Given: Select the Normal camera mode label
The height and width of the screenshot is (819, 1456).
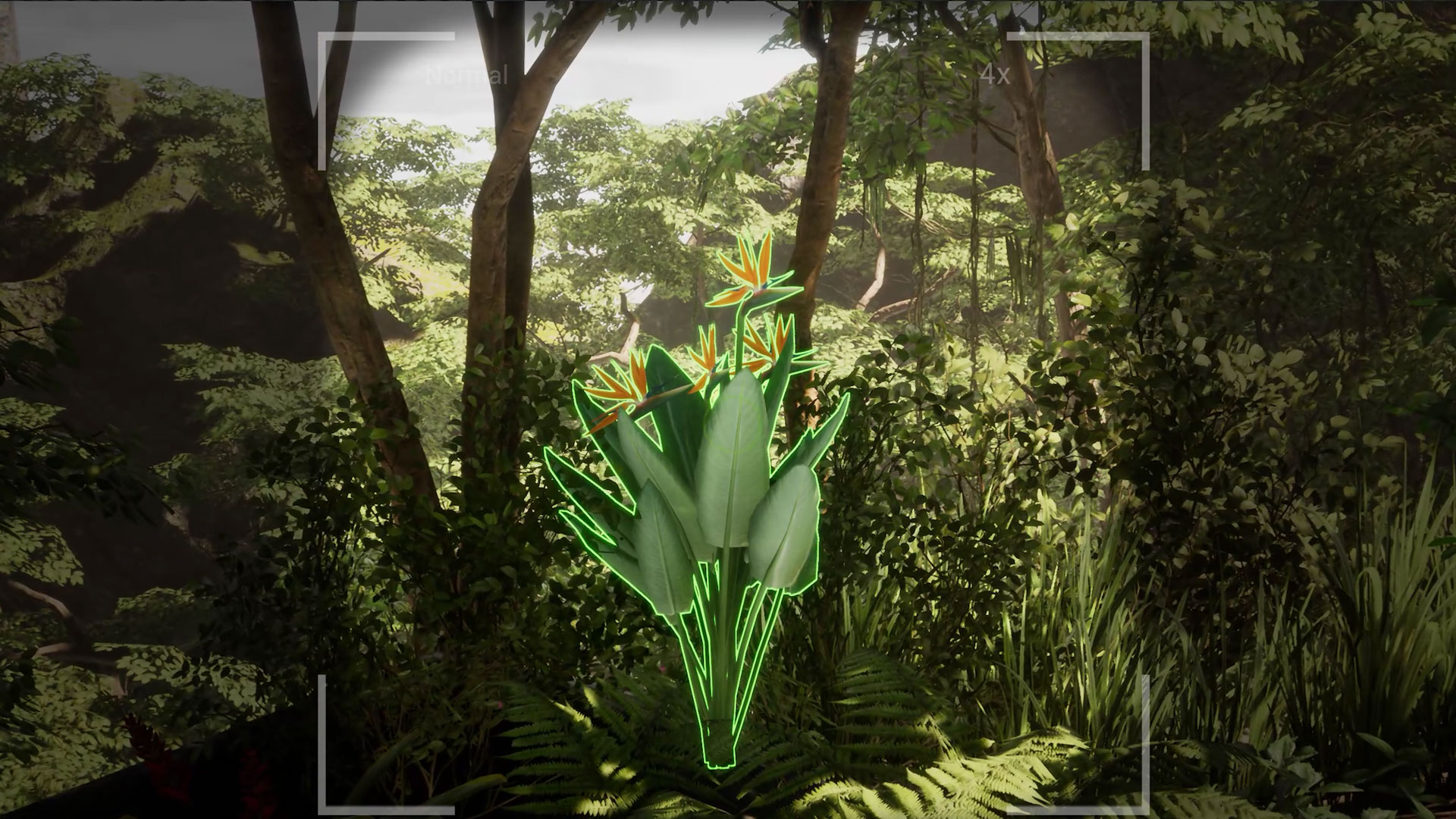Looking at the screenshot, I should [466, 76].
